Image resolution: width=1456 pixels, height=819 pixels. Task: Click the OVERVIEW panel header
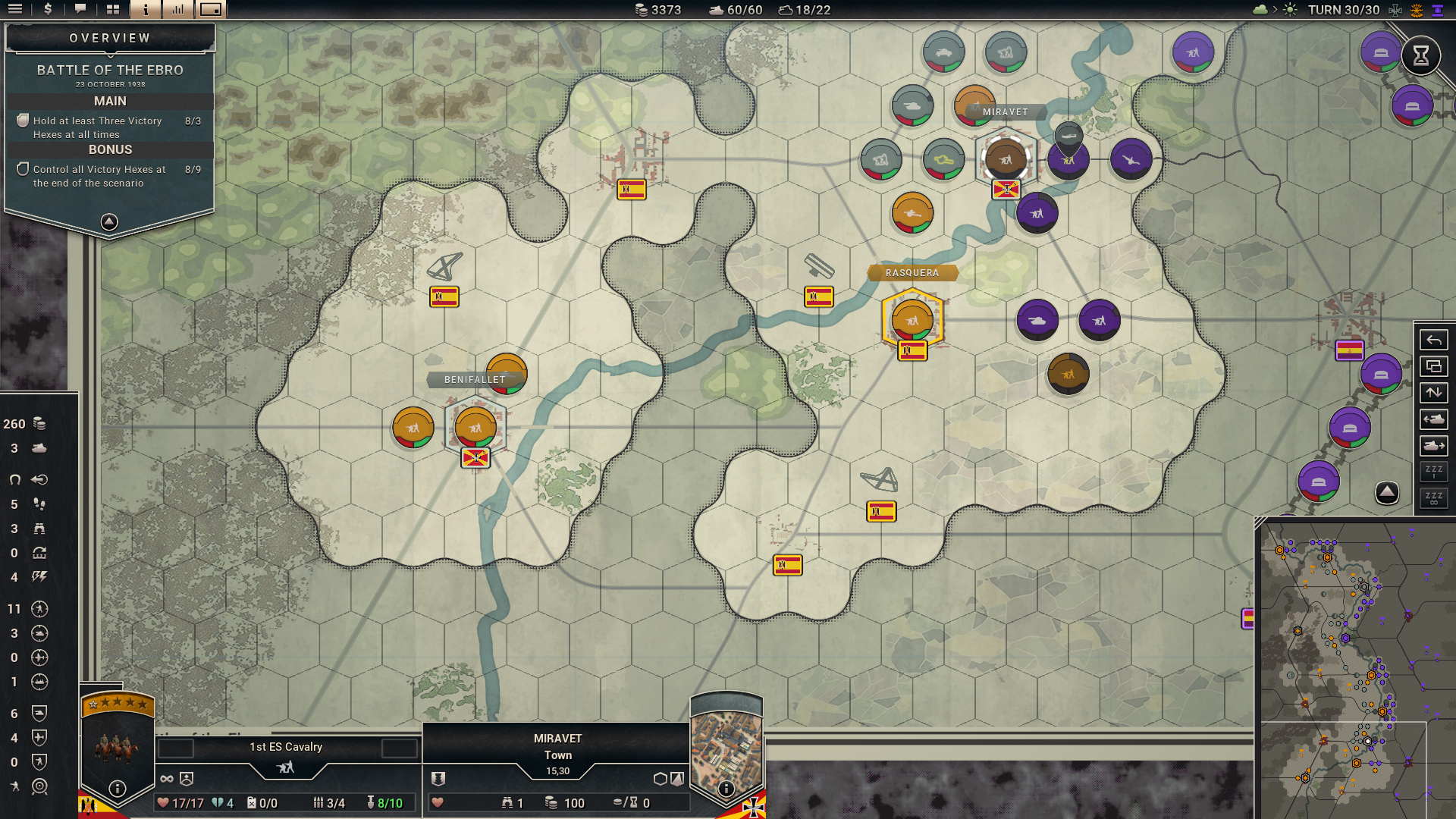[x=109, y=36]
